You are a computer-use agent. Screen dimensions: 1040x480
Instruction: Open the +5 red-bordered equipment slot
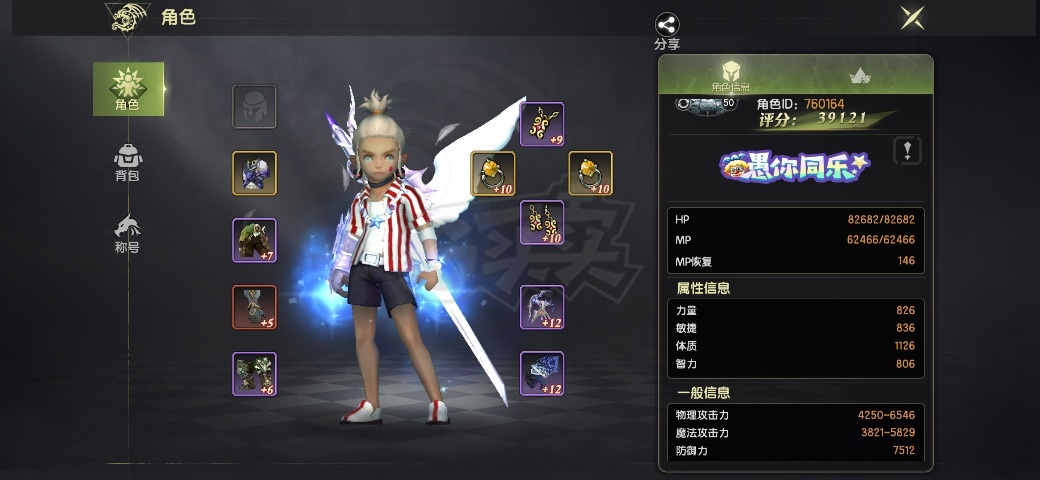[254, 307]
